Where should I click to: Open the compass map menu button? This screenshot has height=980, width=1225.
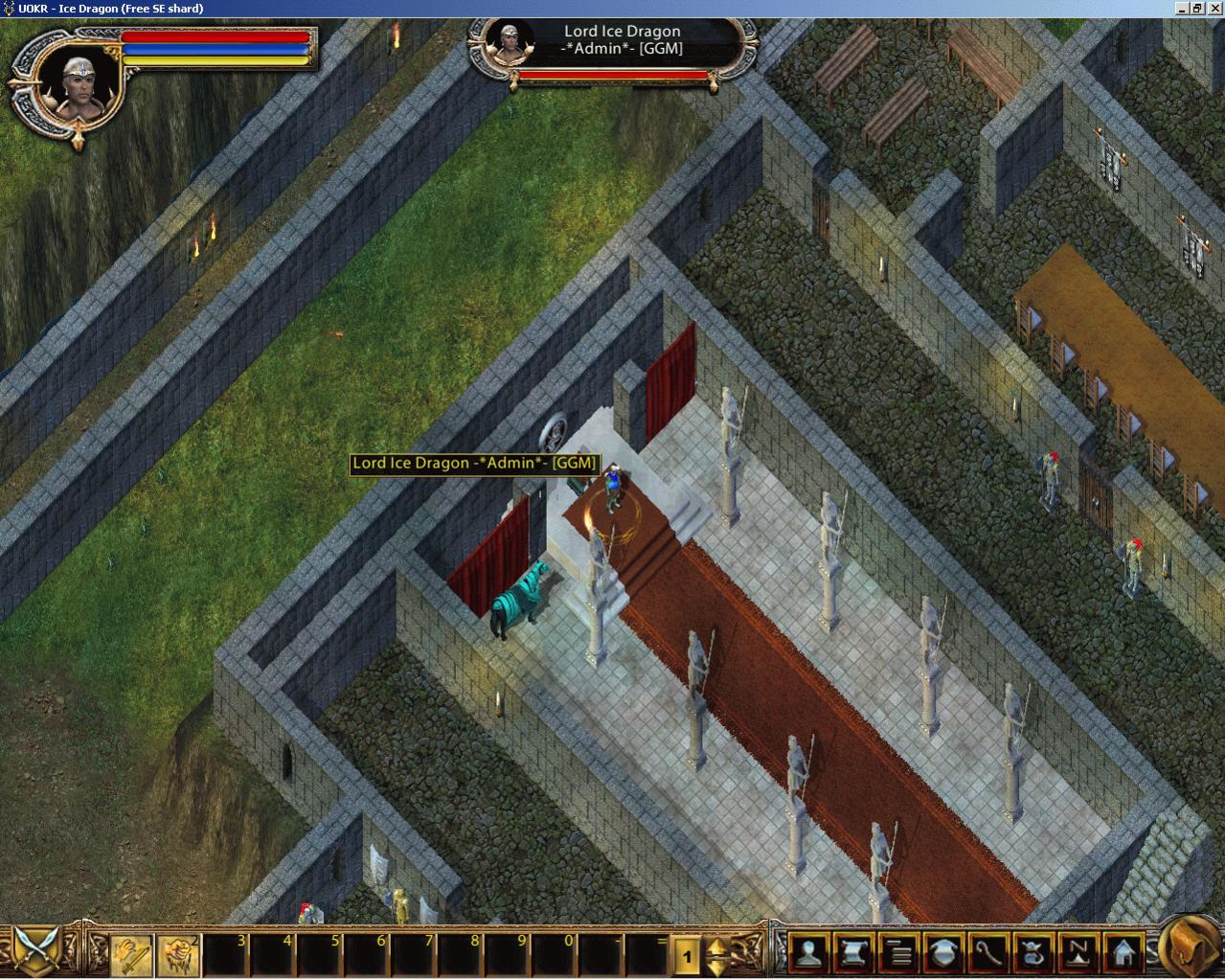(1079, 953)
